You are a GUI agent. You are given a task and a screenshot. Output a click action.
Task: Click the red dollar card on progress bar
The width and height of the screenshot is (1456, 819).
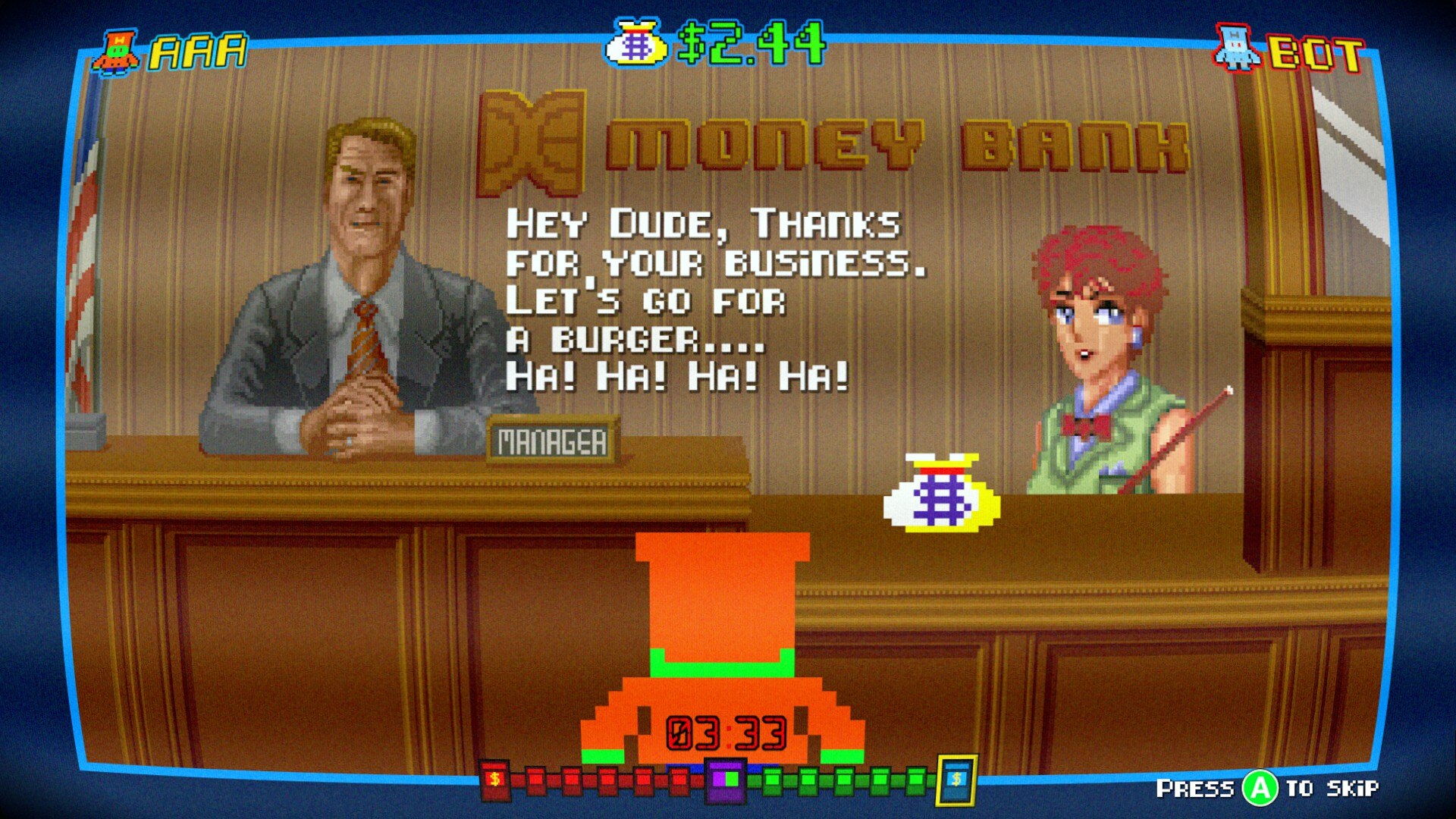(x=494, y=780)
